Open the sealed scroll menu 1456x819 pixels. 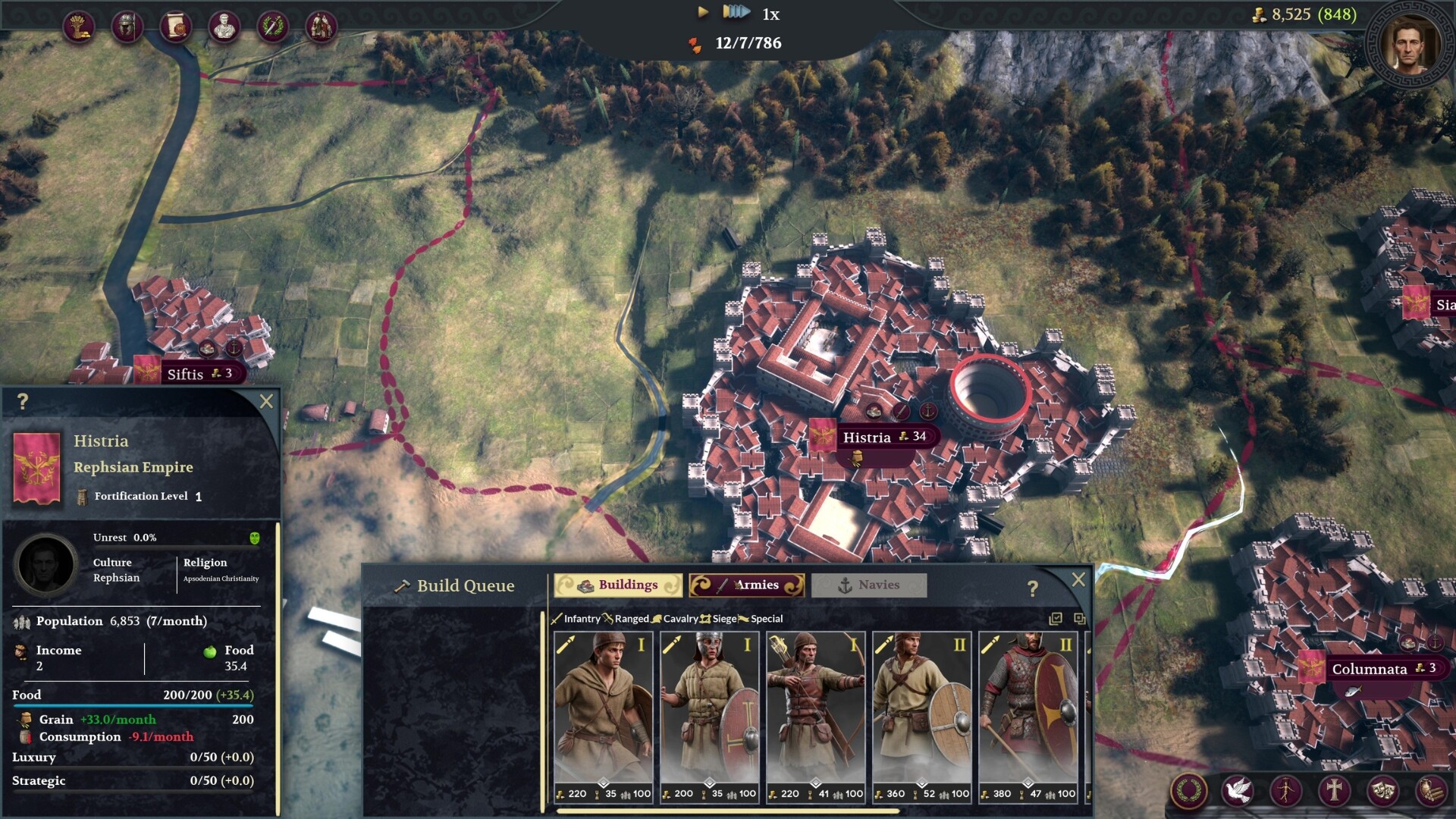coord(175,27)
